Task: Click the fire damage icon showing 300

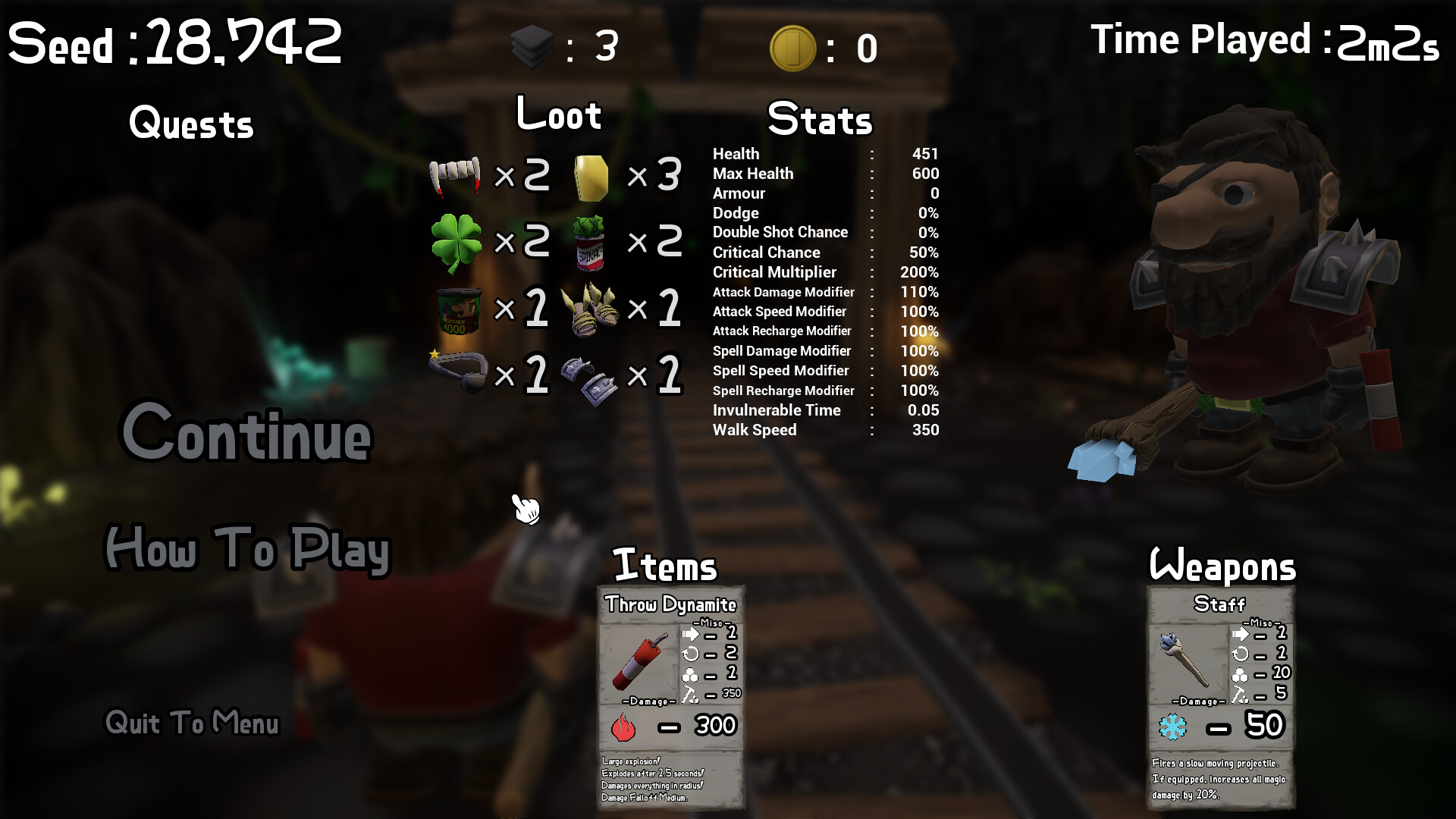Action: tap(624, 726)
